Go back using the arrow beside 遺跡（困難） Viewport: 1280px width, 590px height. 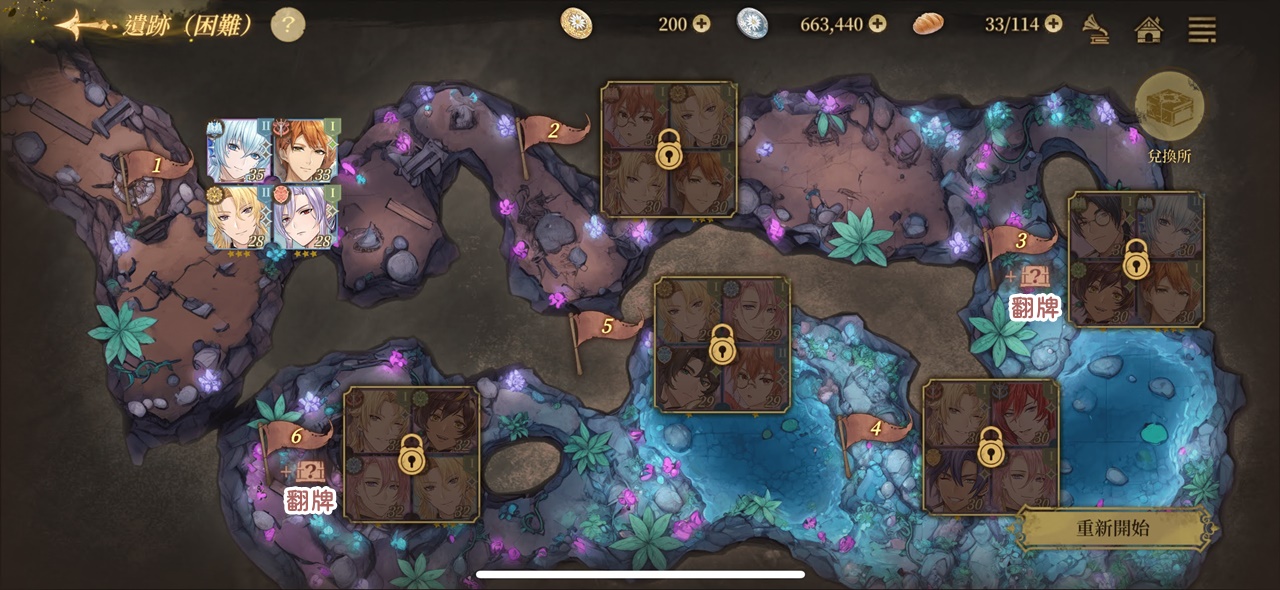coord(83,25)
